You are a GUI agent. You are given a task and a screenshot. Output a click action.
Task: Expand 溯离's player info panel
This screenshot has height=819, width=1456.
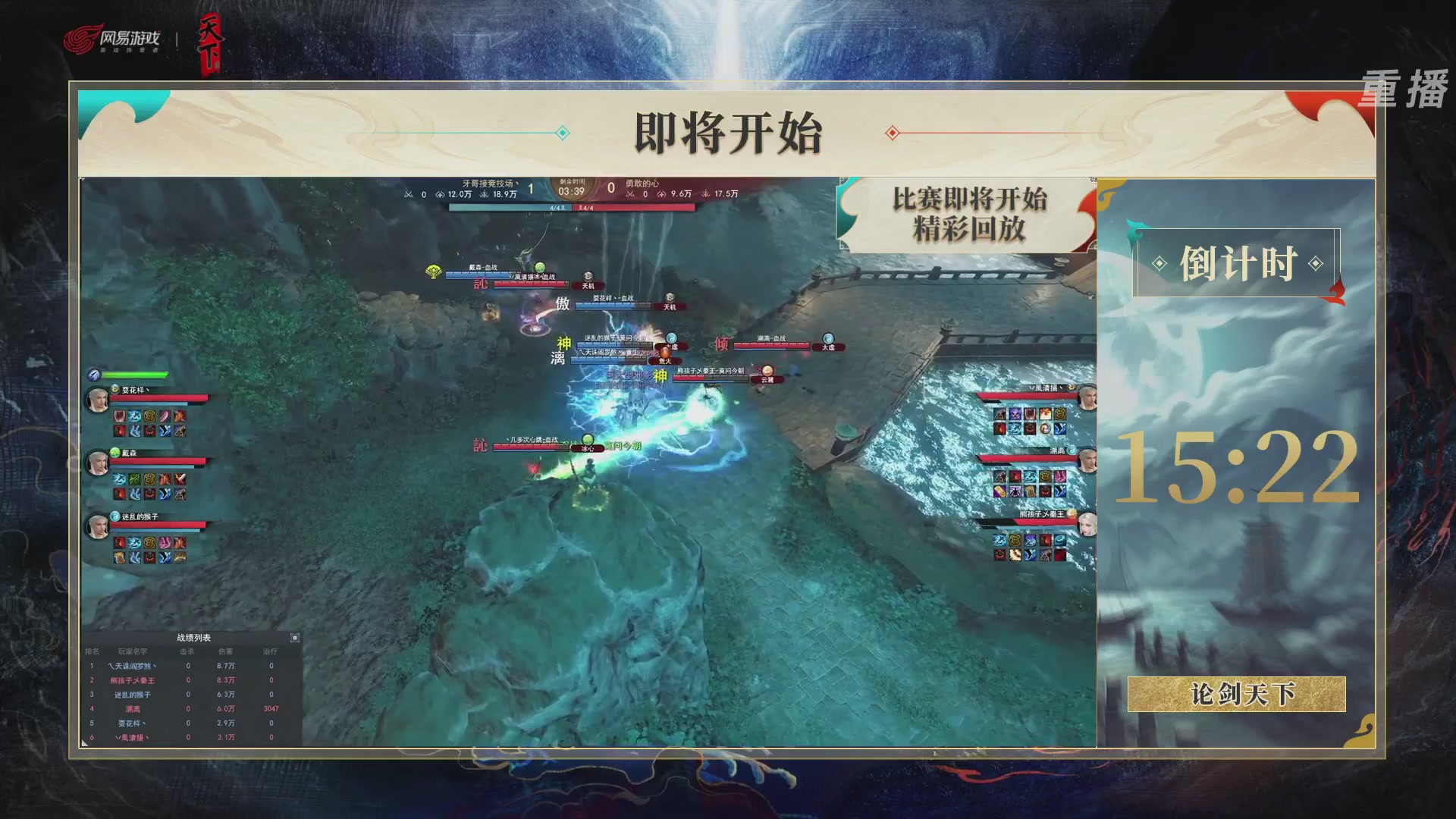pyautogui.click(x=1057, y=450)
